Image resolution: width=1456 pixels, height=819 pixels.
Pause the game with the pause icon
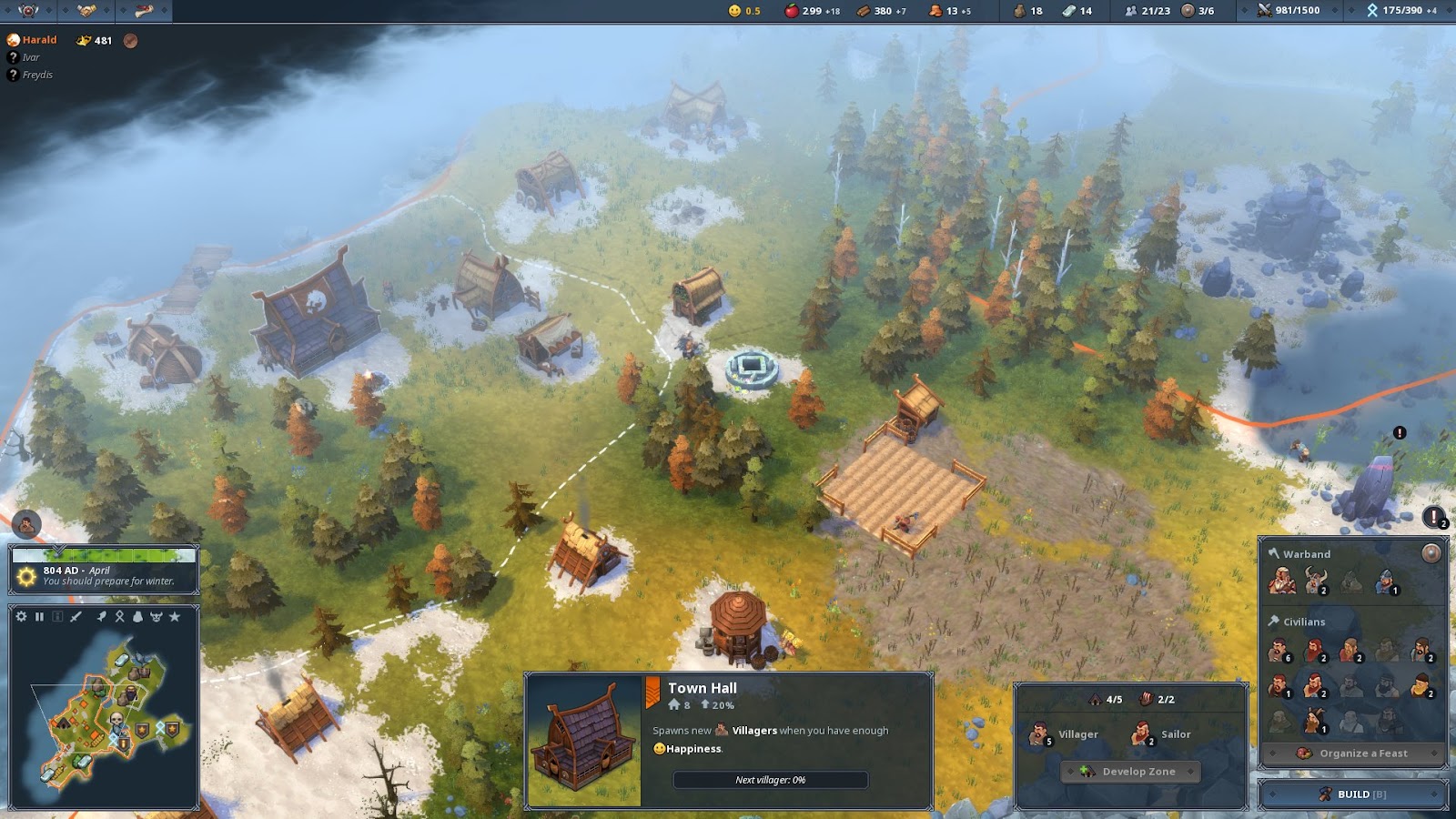(x=39, y=616)
